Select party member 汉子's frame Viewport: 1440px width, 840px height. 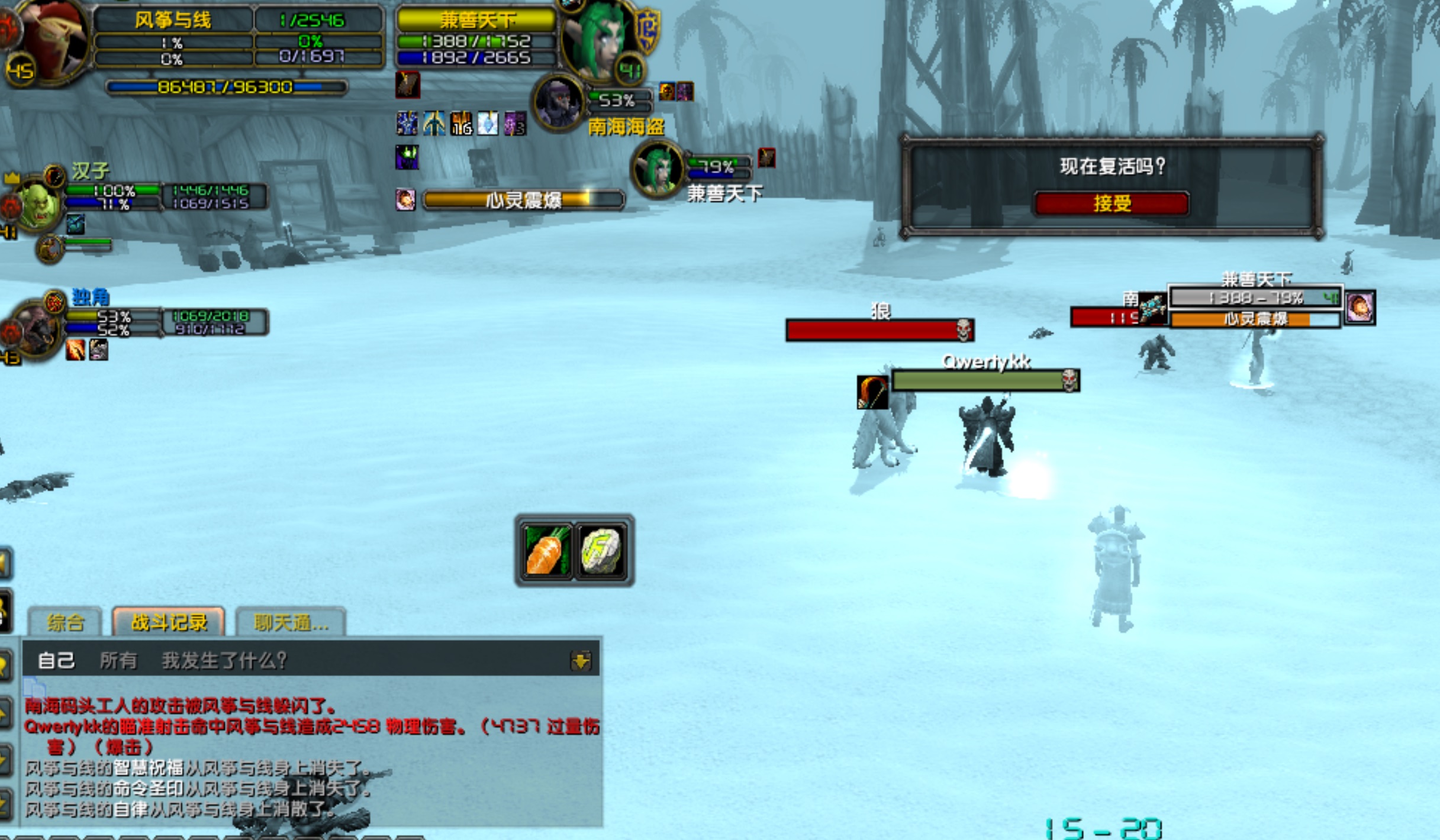point(38,204)
